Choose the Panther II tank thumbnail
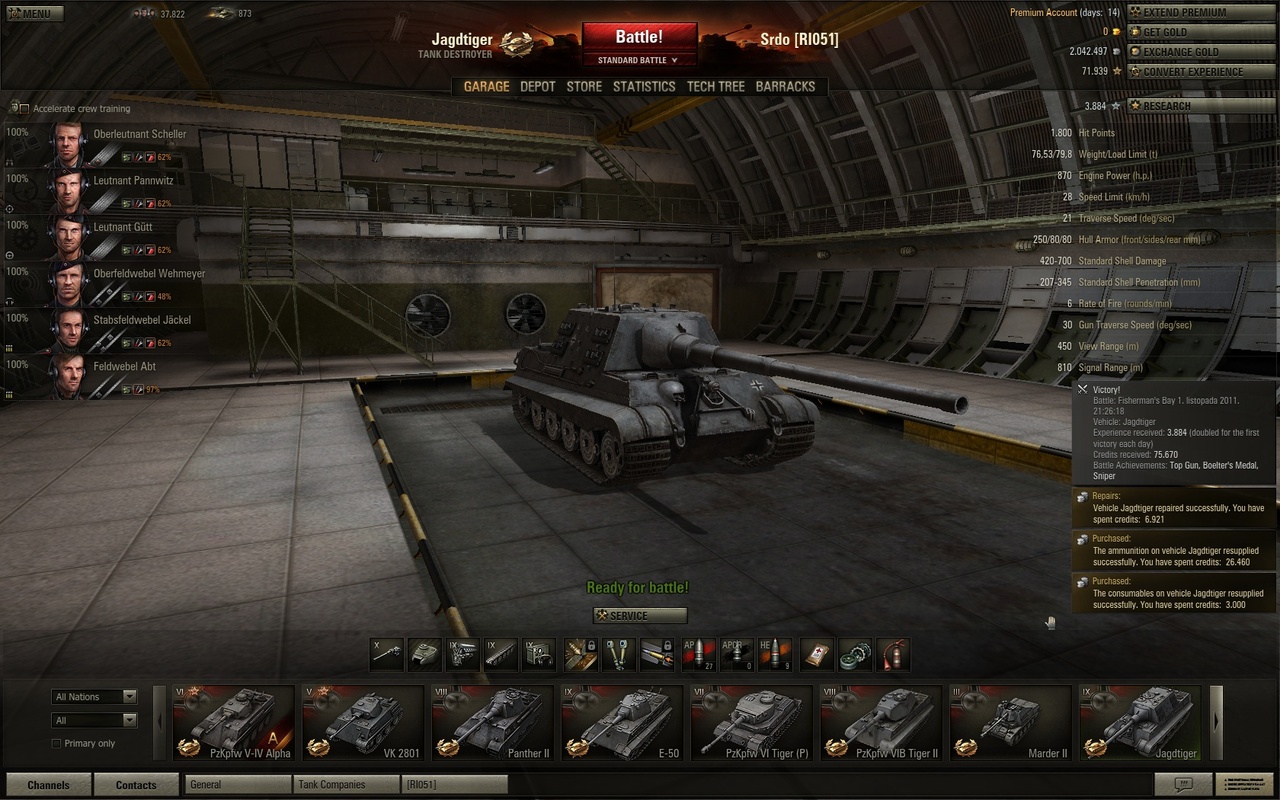The height and width of the screenshot is (800, 1280). [492, 722]
